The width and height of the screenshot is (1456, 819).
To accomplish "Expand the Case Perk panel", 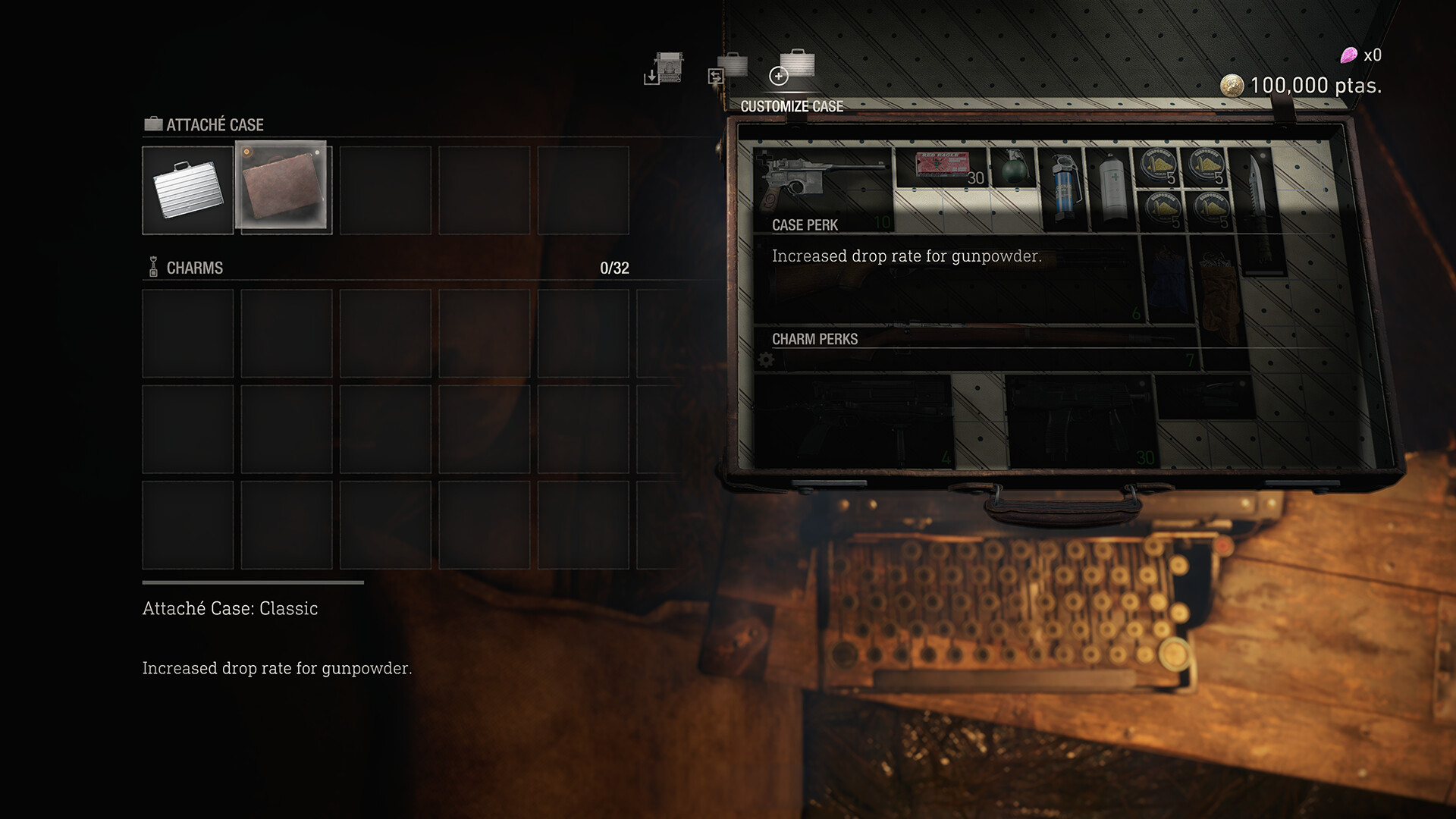I will [803, 225].
